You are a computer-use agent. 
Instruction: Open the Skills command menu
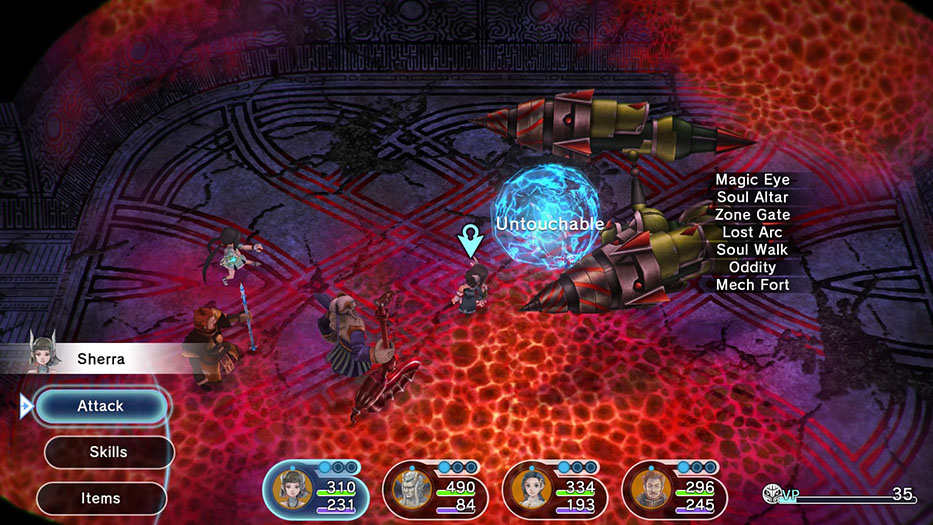pyautogui.click(x=108, y=452)
